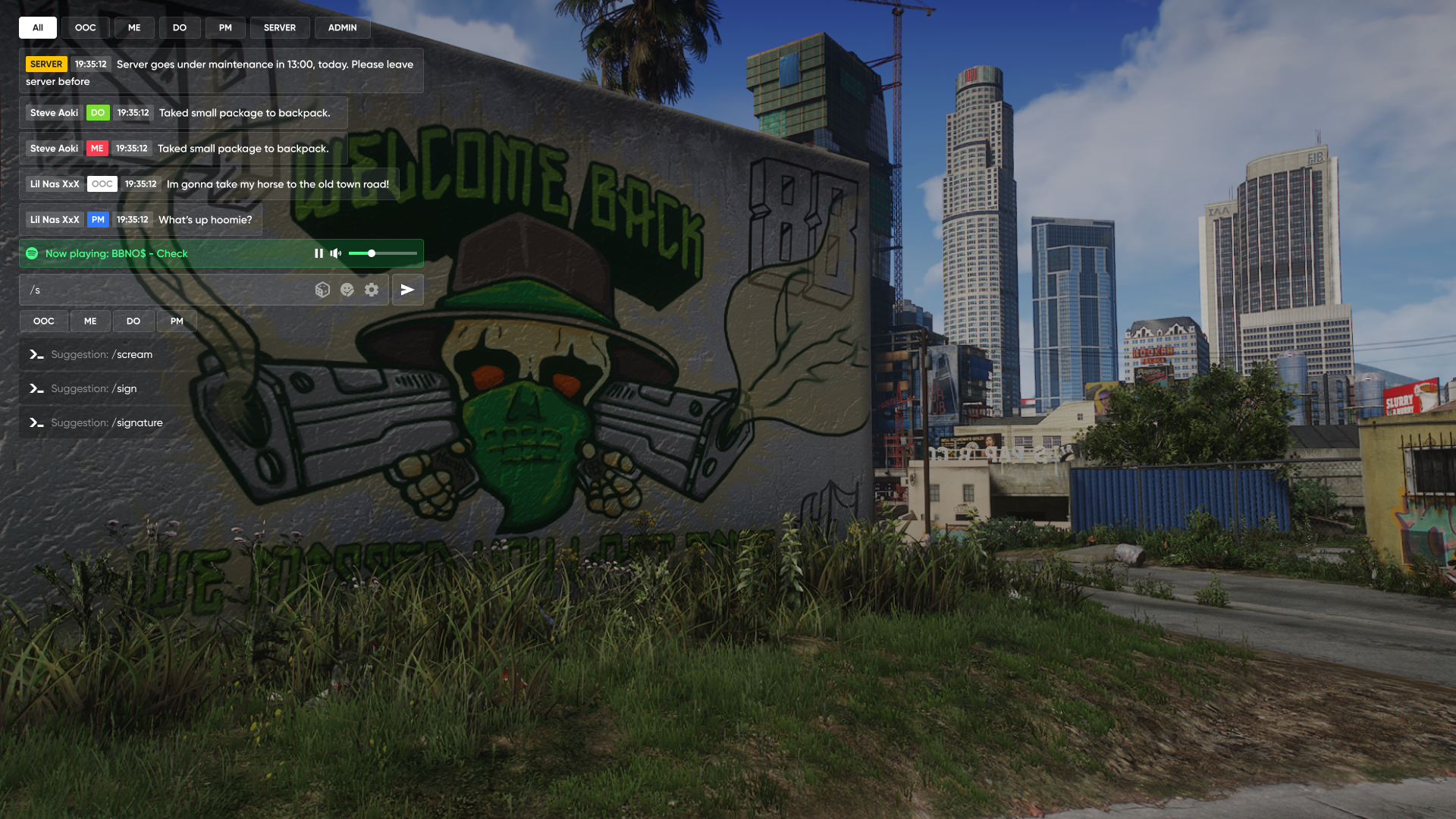Open the top OOC chat tab
This screenshot has width=1456, height=819.
coord(85,28)
